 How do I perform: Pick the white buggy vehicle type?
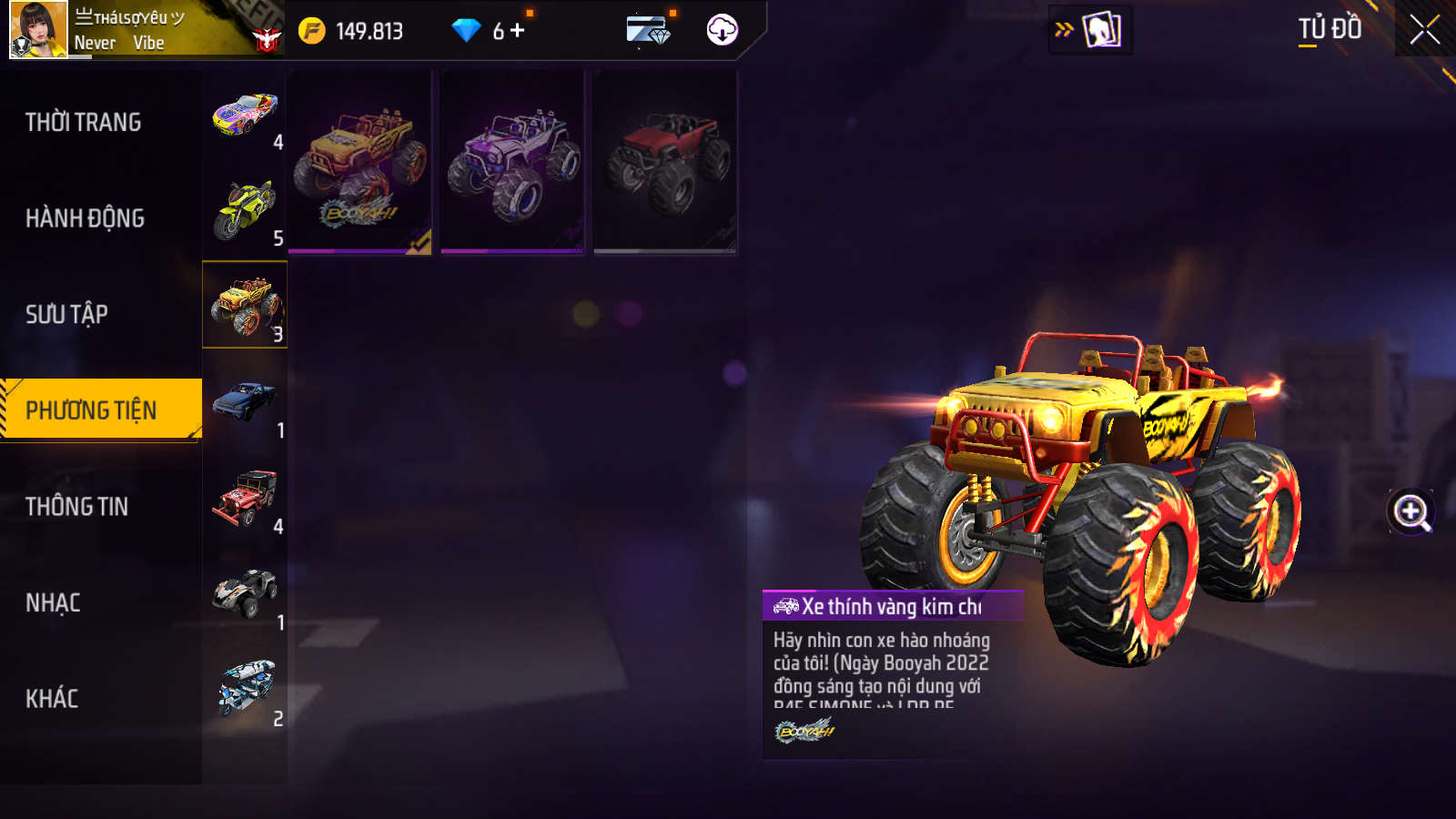[x=245, y=594]
